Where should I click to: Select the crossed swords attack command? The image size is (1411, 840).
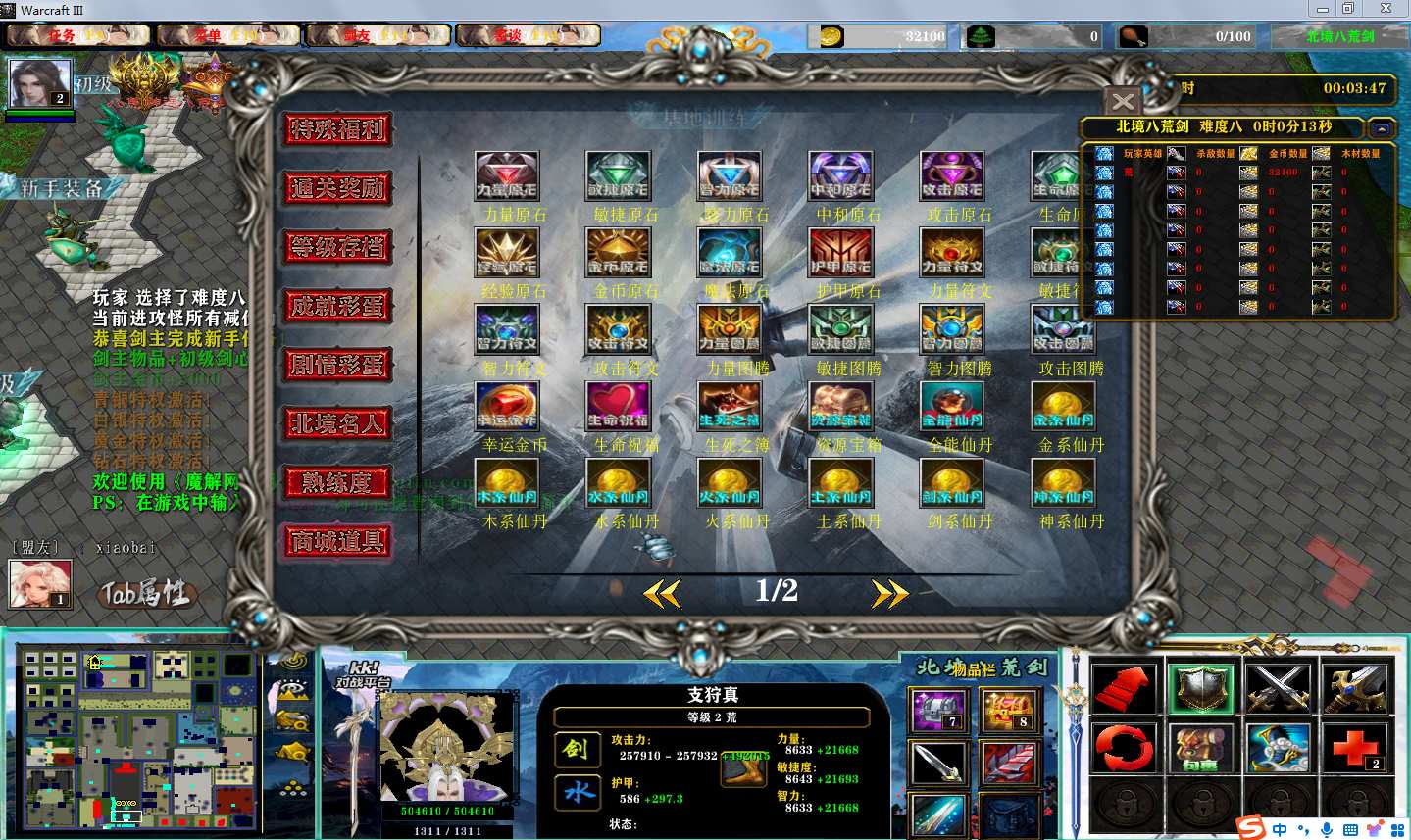click(x=1278, y=688)
